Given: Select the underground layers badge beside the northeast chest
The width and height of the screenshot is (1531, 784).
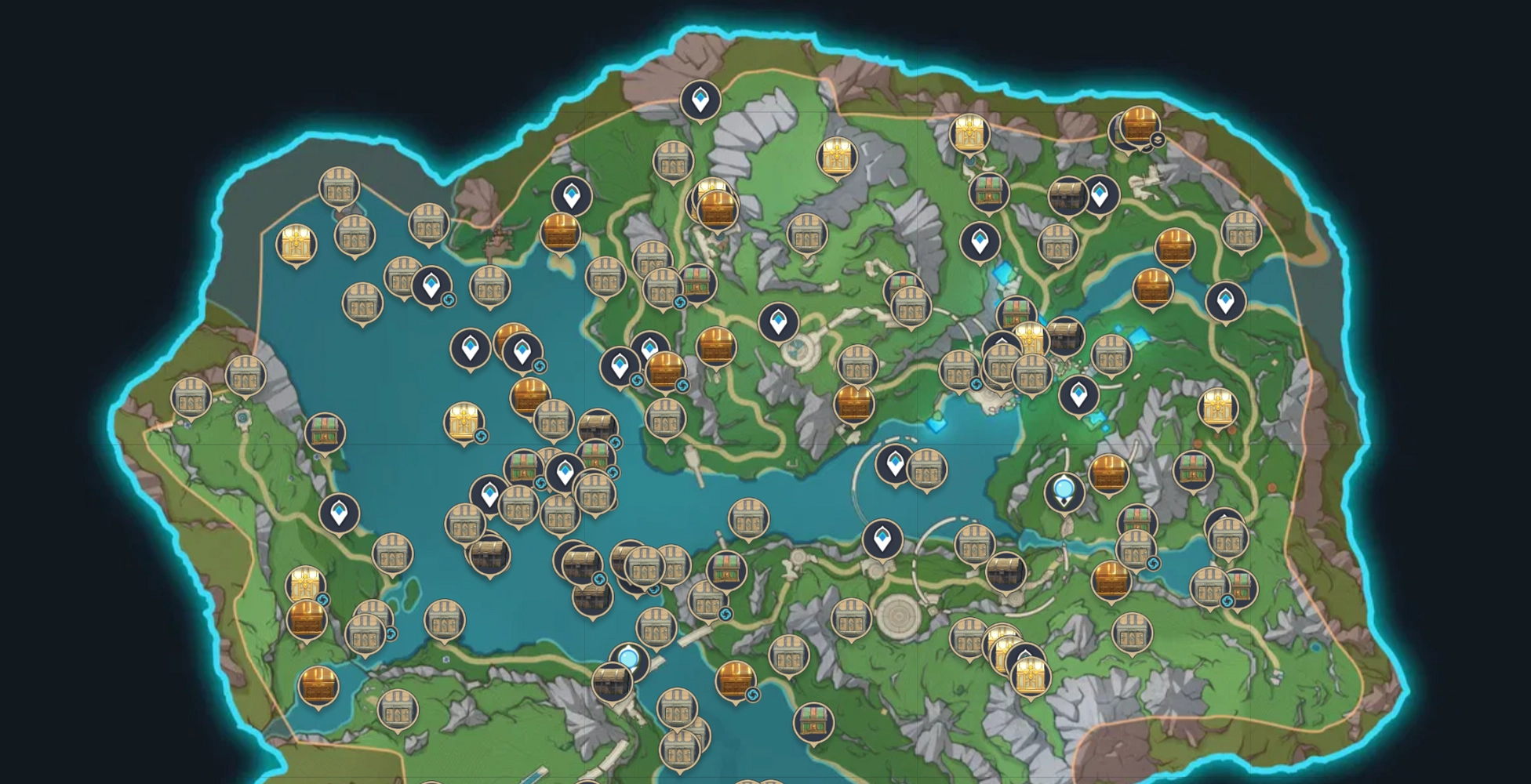Looking at the screenshot, I should (x=1157, y=140).
